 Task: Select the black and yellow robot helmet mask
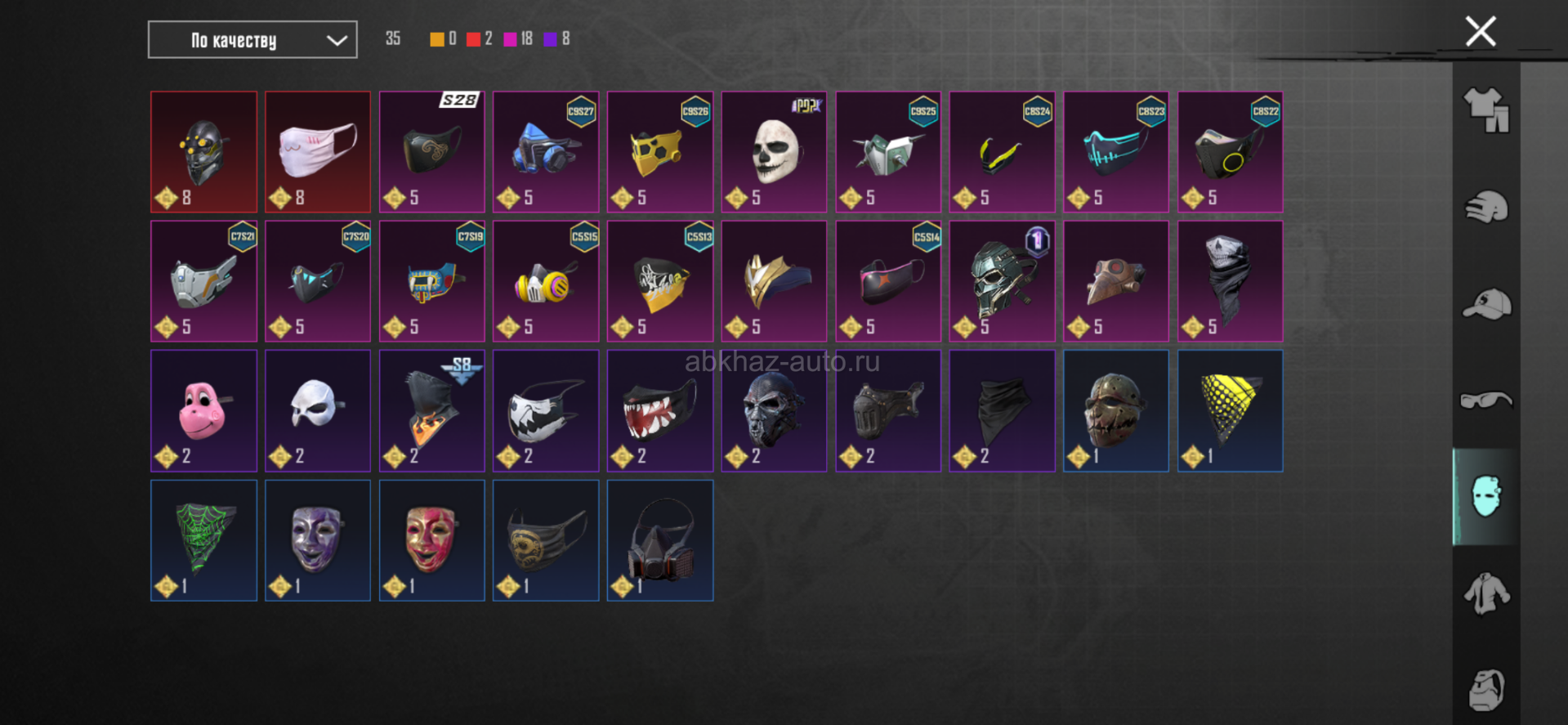pos(203,152)
